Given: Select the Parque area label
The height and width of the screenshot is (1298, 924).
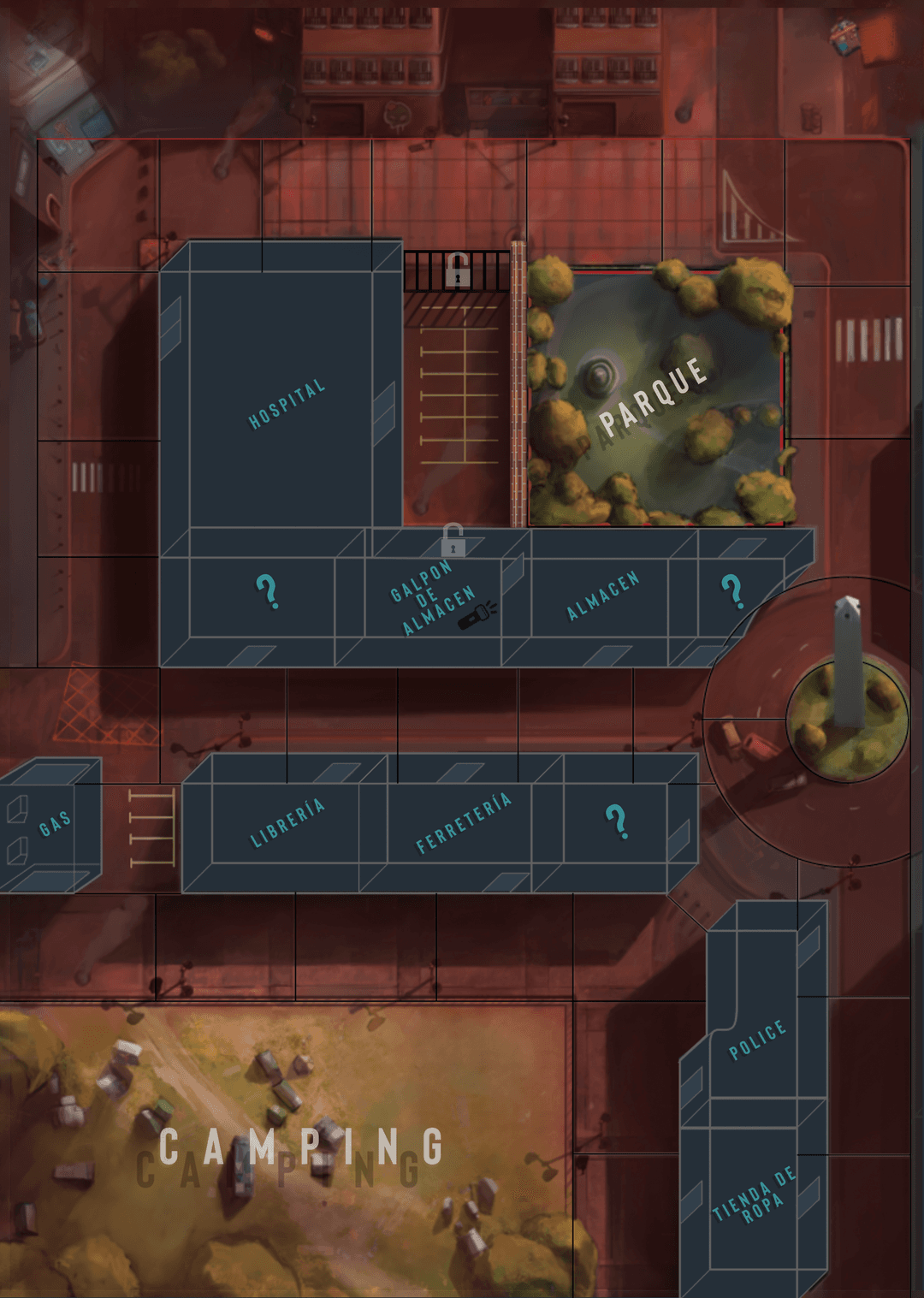Looking at the screenshot, I should [654, 395].
